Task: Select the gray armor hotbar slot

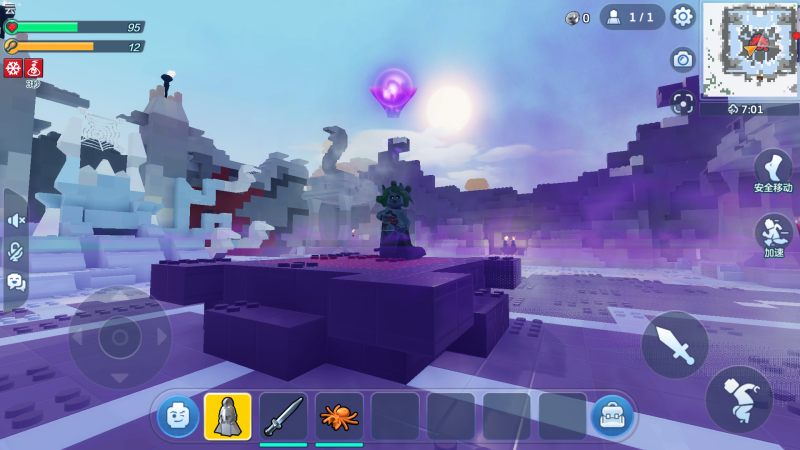Action: pyautogui.click(x=228, y=416)
